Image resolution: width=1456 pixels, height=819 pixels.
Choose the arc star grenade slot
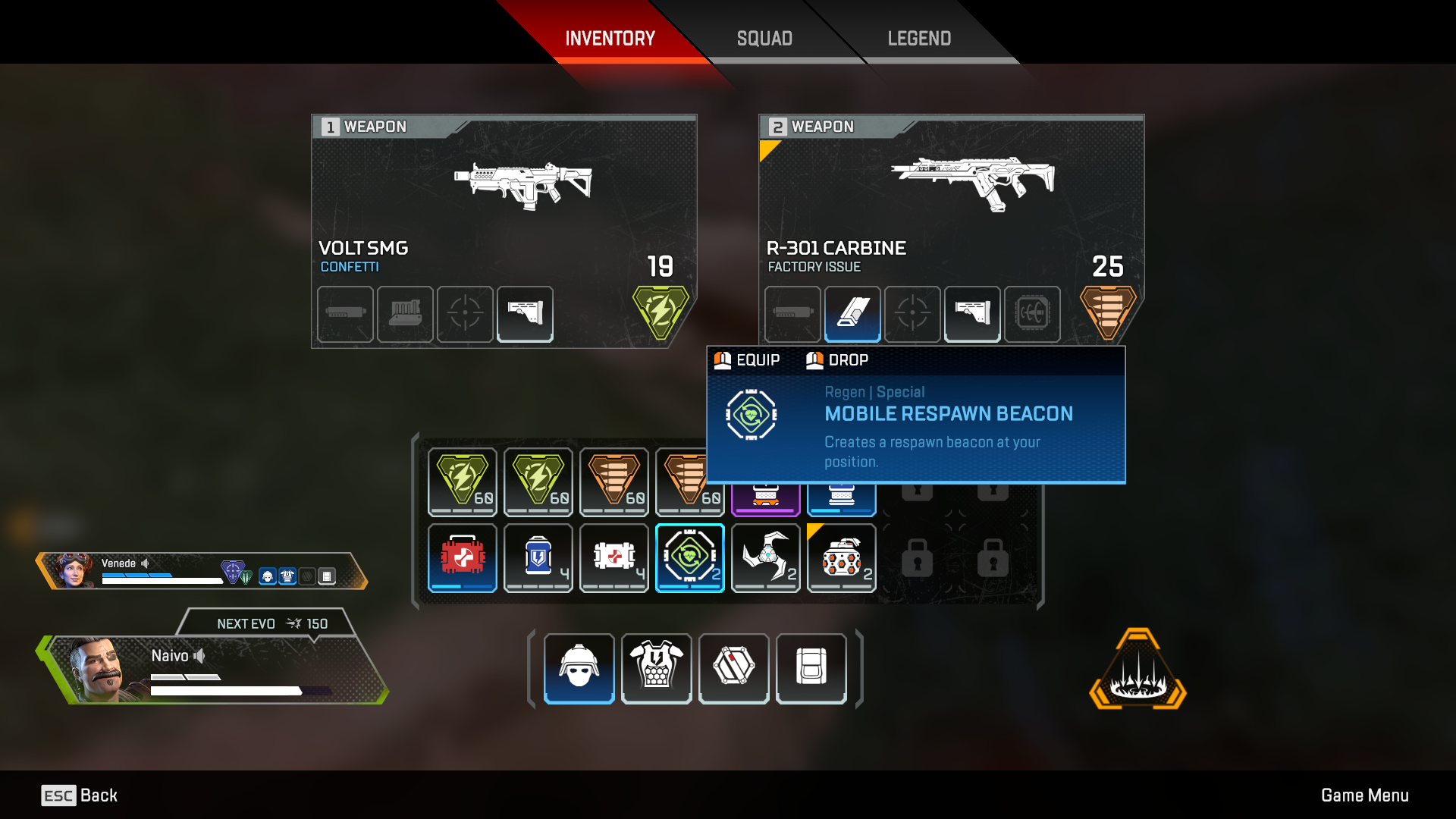click(765, 557)
